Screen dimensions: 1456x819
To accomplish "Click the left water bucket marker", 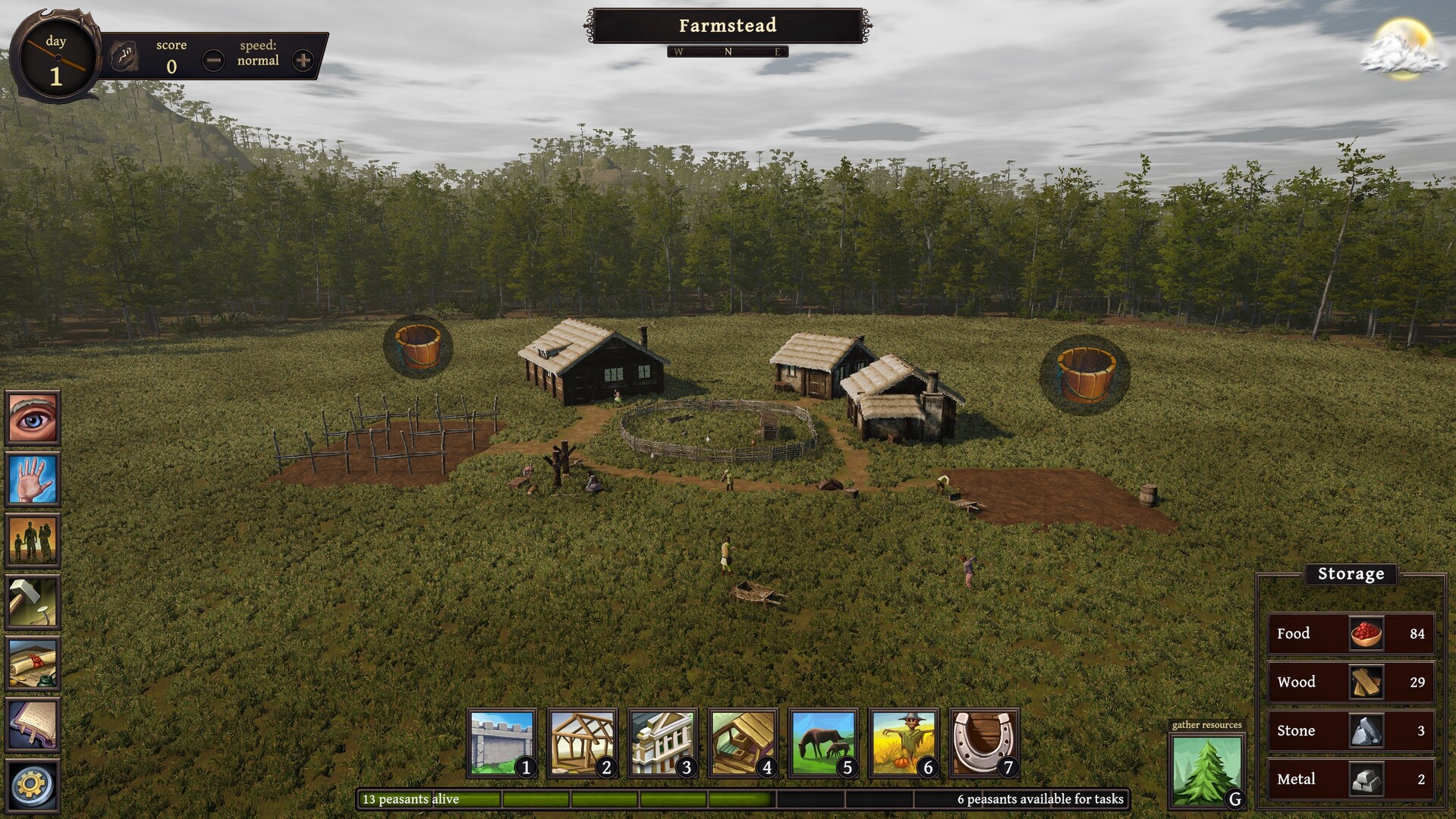I will (x=417, y=347).
